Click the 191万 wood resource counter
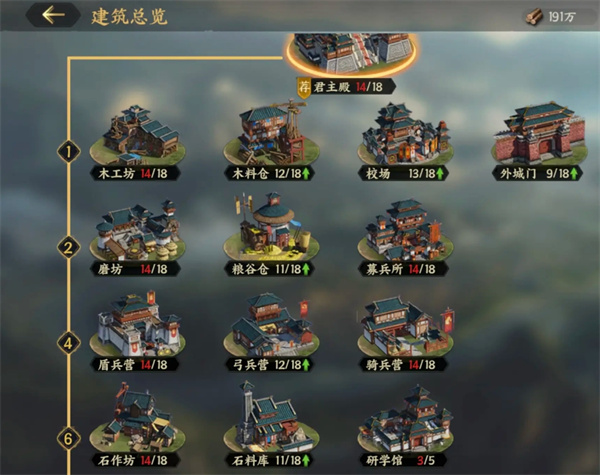This screenshot has height=475, width=600. pos(553,17)
